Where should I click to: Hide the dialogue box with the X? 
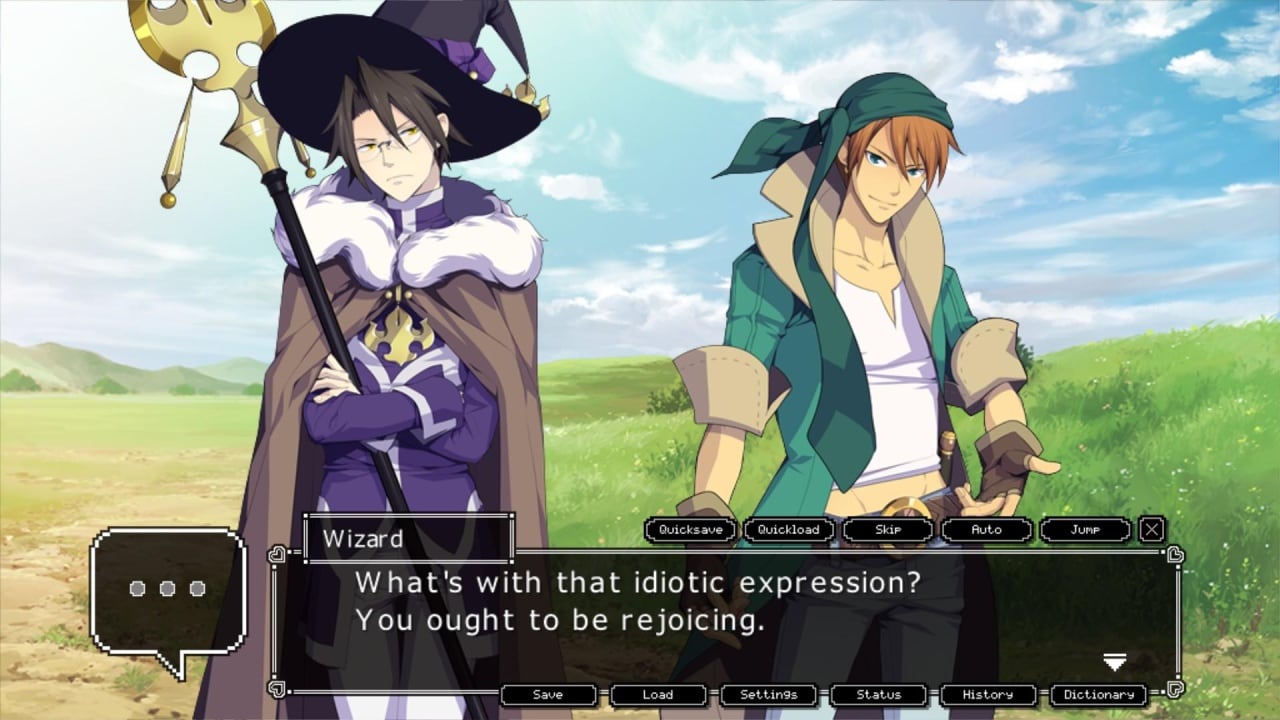pyautogui.click(x=1152, y=530)
